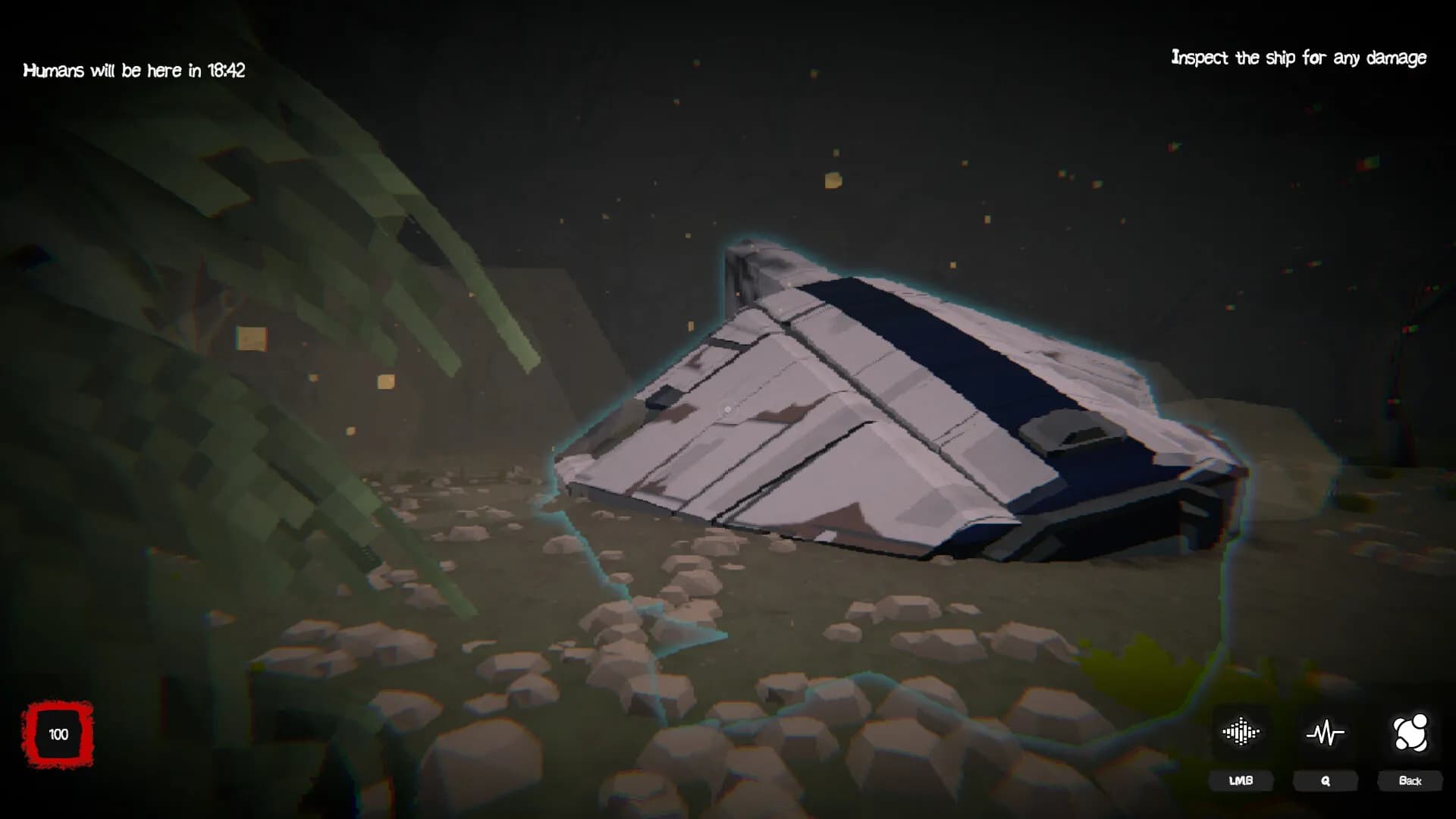This screenshot has width=1456, height=819.
Task: Click the ship inspection objective text
Action: tap(1298, 58)
